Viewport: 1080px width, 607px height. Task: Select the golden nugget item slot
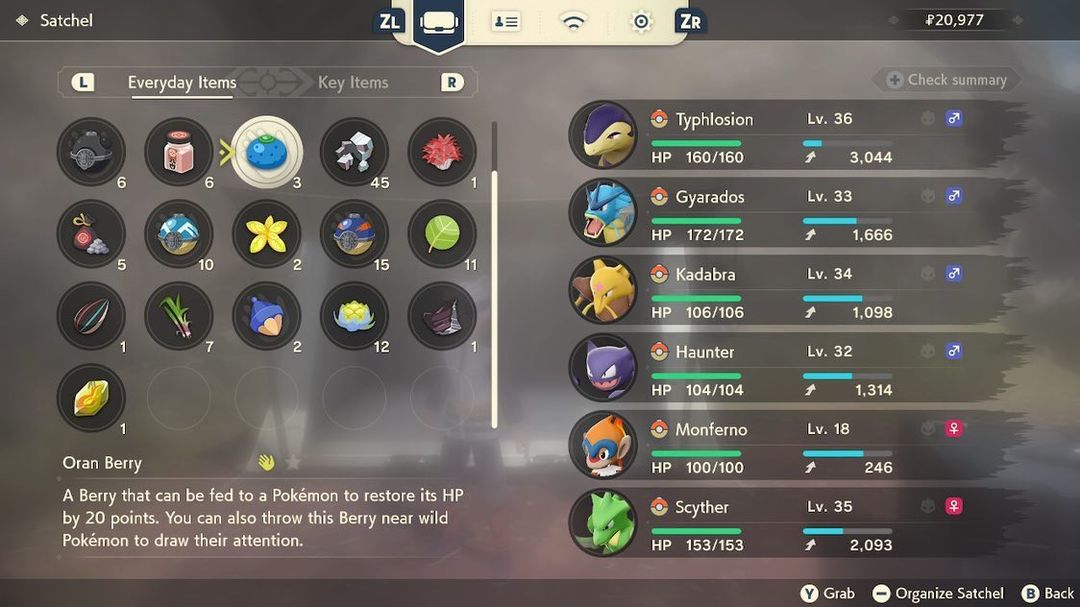91,398
